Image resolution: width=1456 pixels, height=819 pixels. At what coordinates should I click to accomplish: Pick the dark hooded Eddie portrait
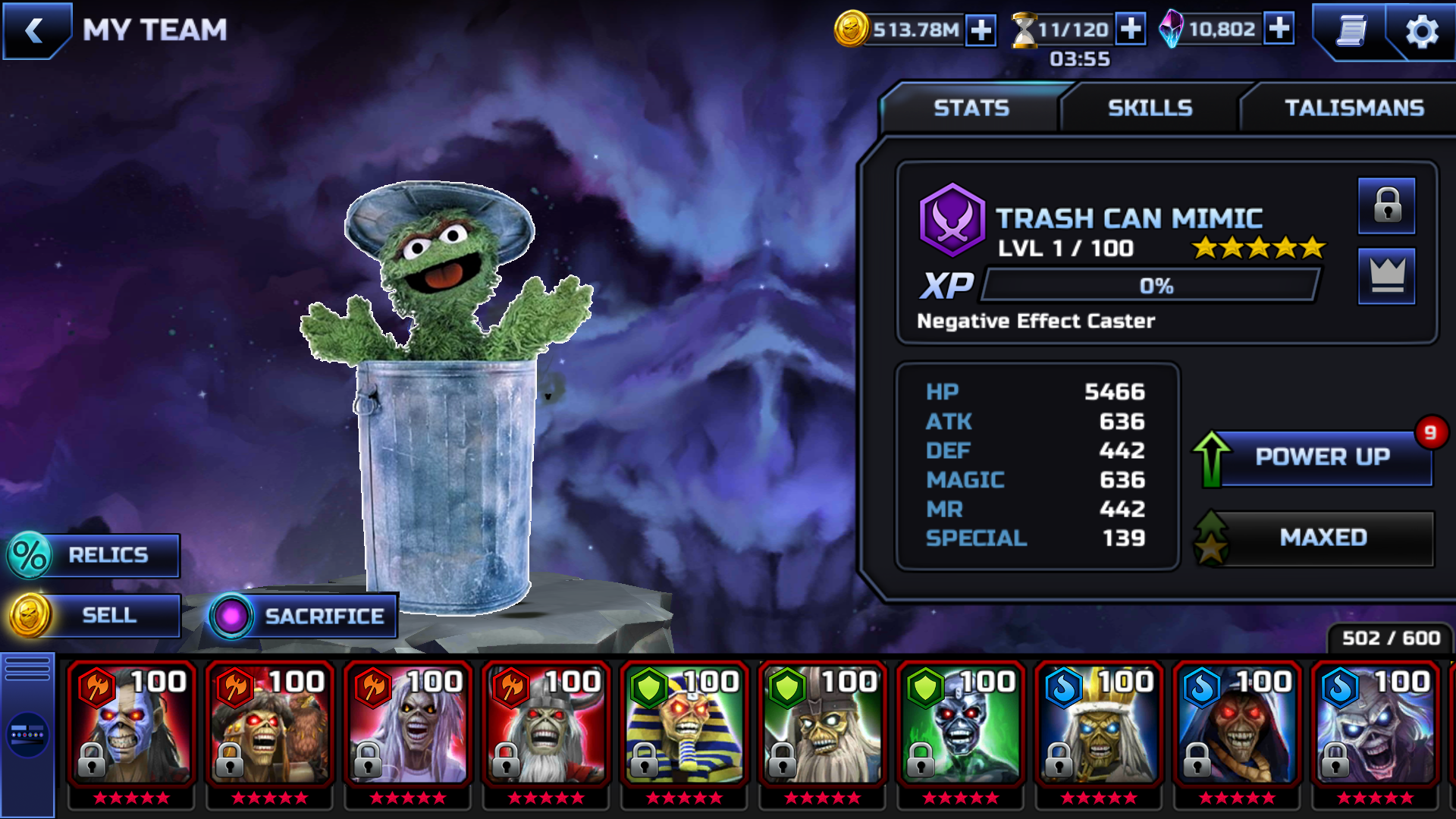coord(1236,724)
